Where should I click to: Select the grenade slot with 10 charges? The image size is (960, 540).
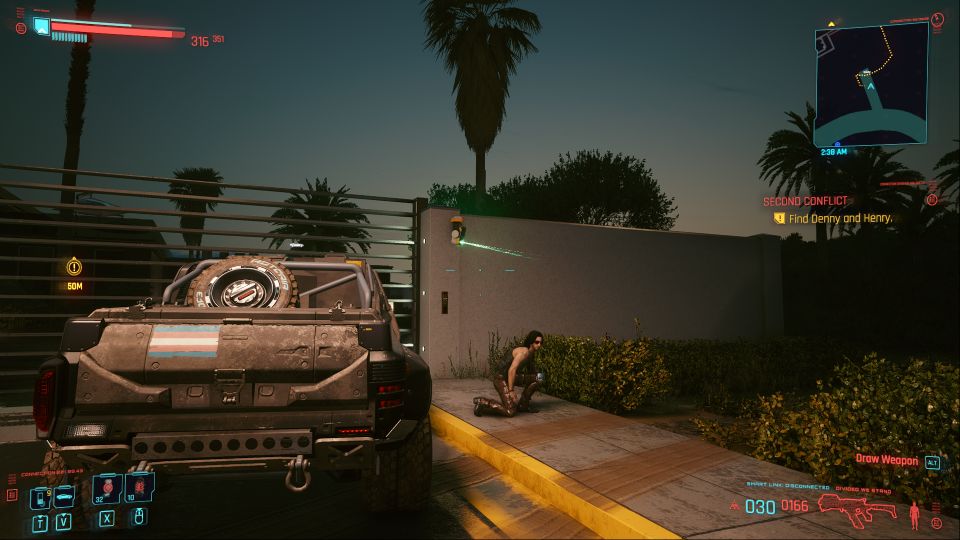click(x=138, y=489)
